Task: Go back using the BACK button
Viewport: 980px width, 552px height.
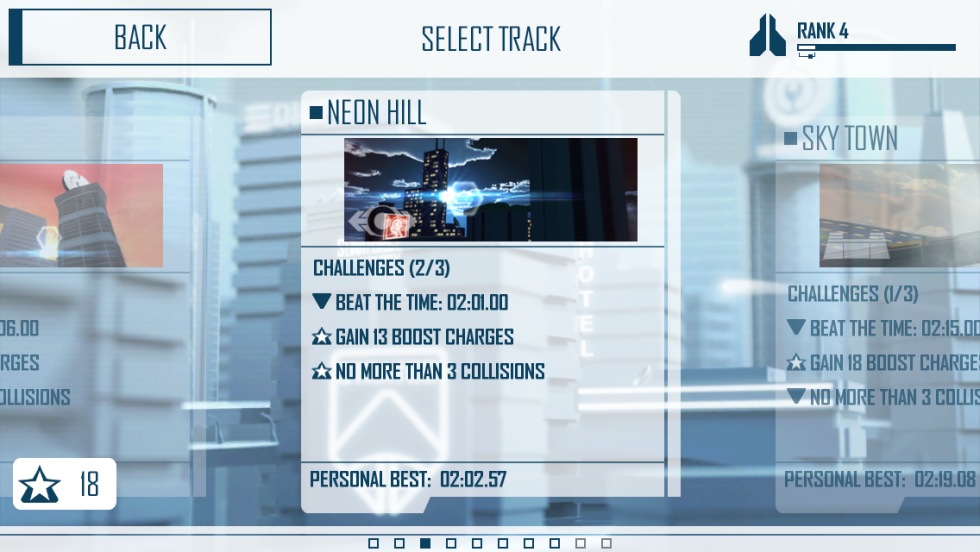Action: point(140,38)
